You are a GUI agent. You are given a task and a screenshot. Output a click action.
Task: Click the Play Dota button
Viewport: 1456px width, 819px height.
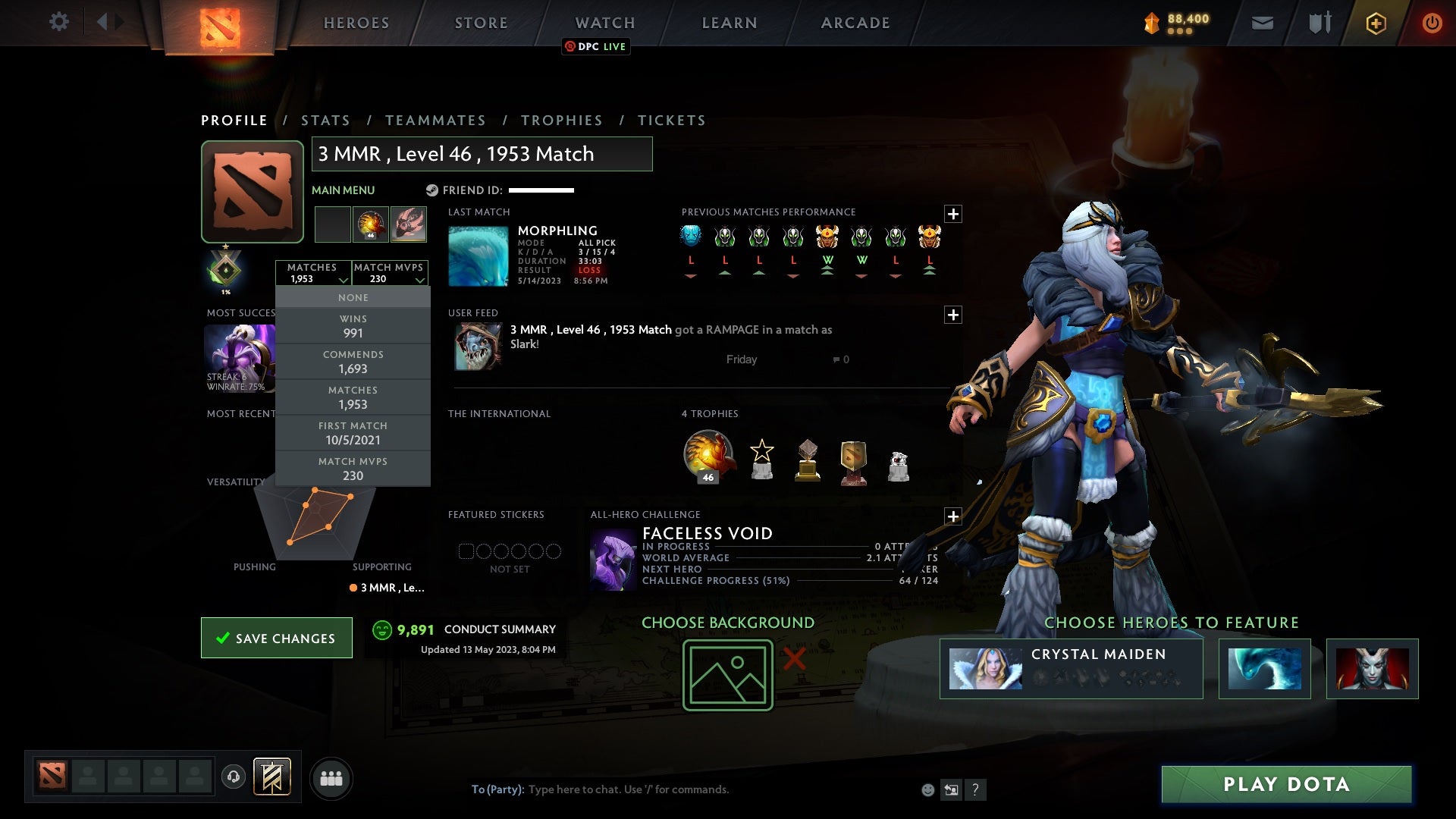click(1286, 784)
